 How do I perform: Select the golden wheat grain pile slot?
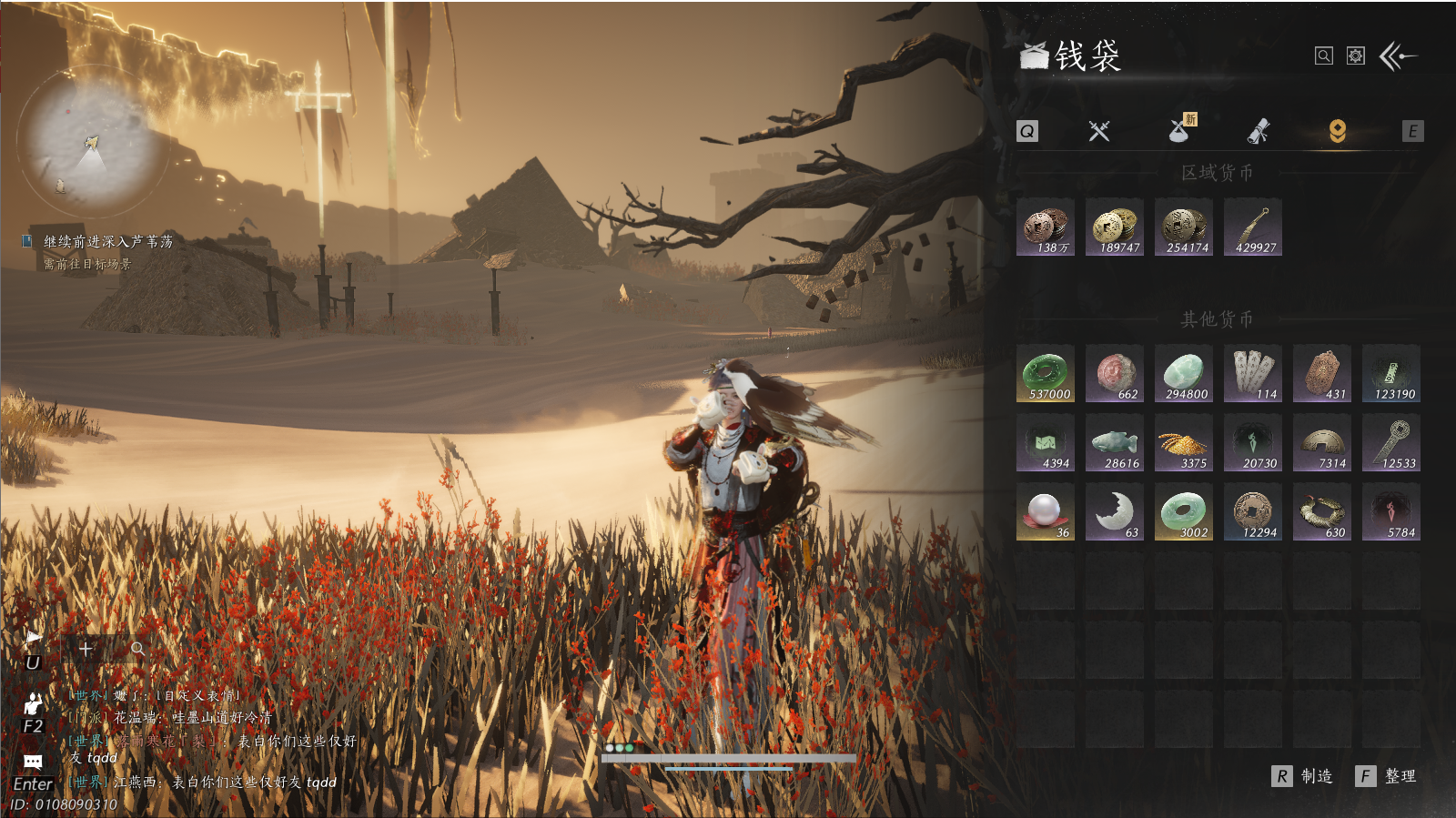pyautogui.click(x=1184, y=443)
